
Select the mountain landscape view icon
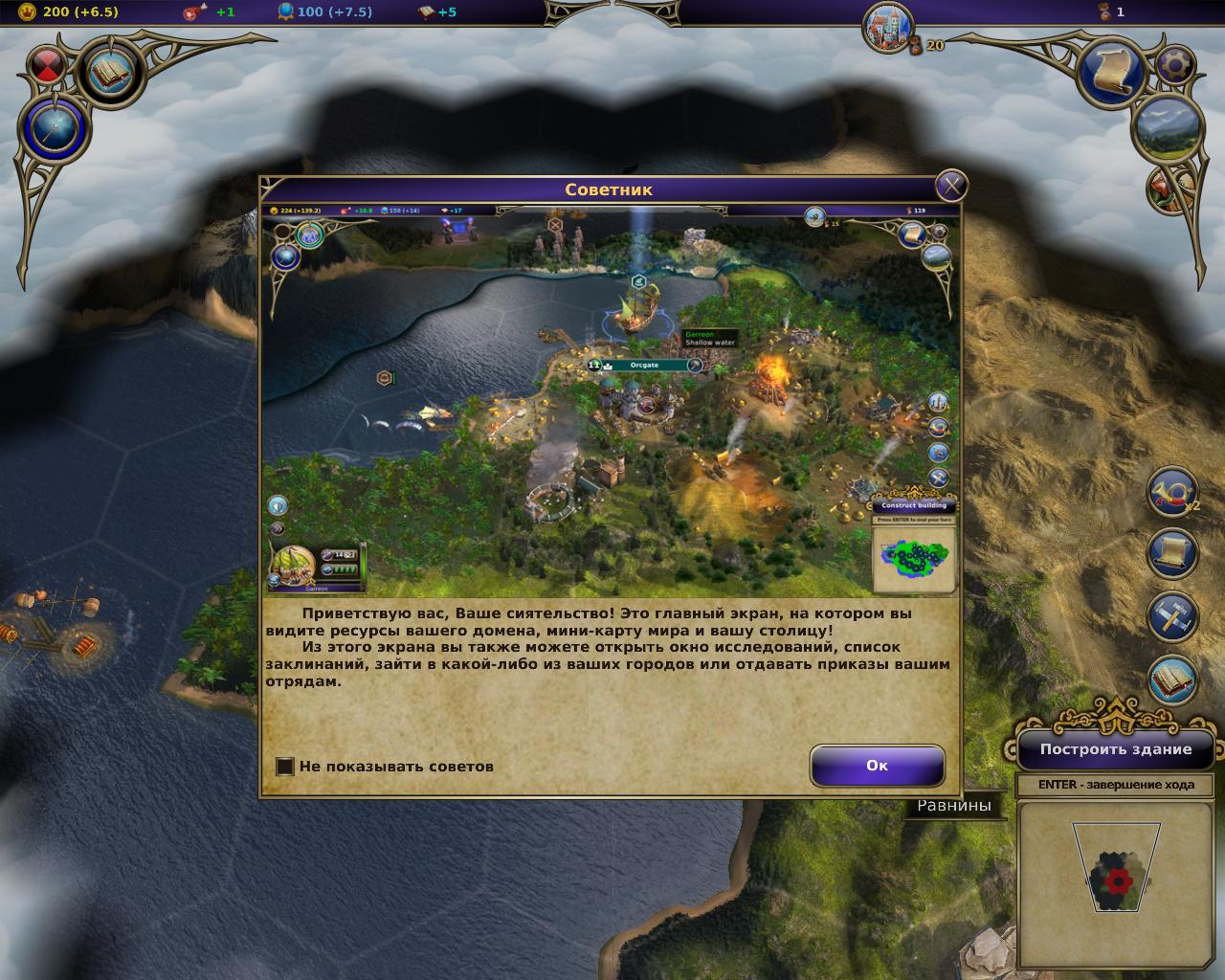(x=1166, y=127)
